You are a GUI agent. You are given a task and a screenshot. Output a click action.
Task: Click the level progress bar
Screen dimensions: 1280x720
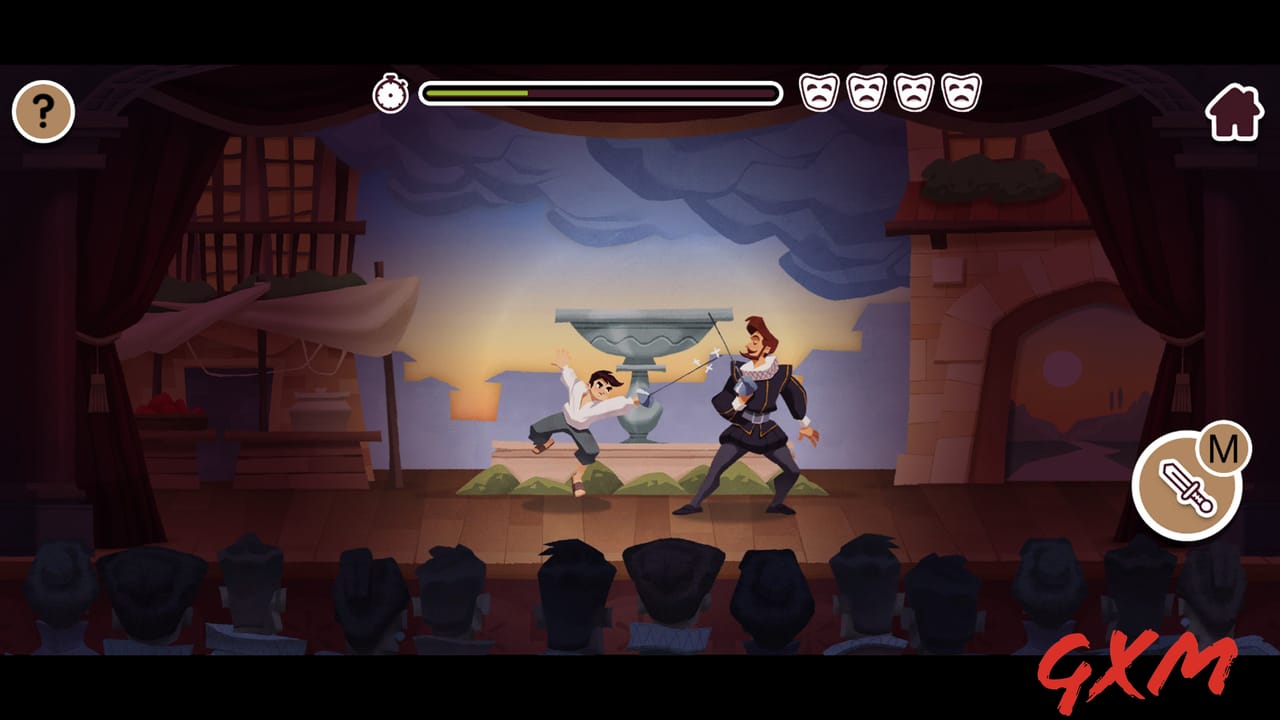tap(600, 91)
